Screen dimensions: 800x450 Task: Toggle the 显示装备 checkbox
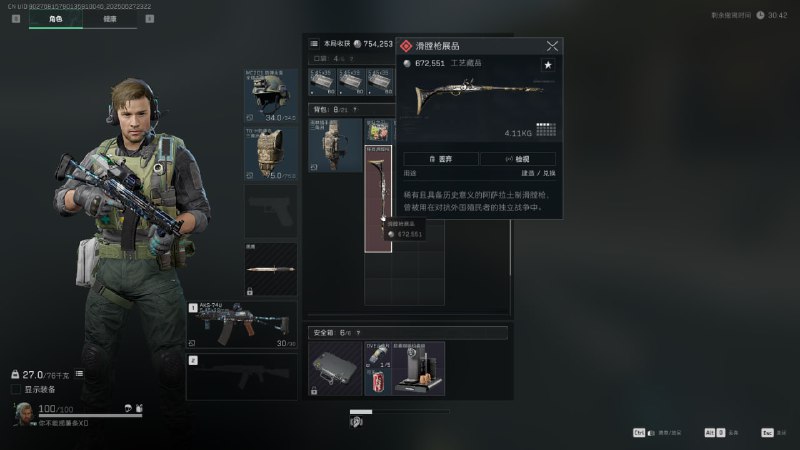tap(16, 389)
